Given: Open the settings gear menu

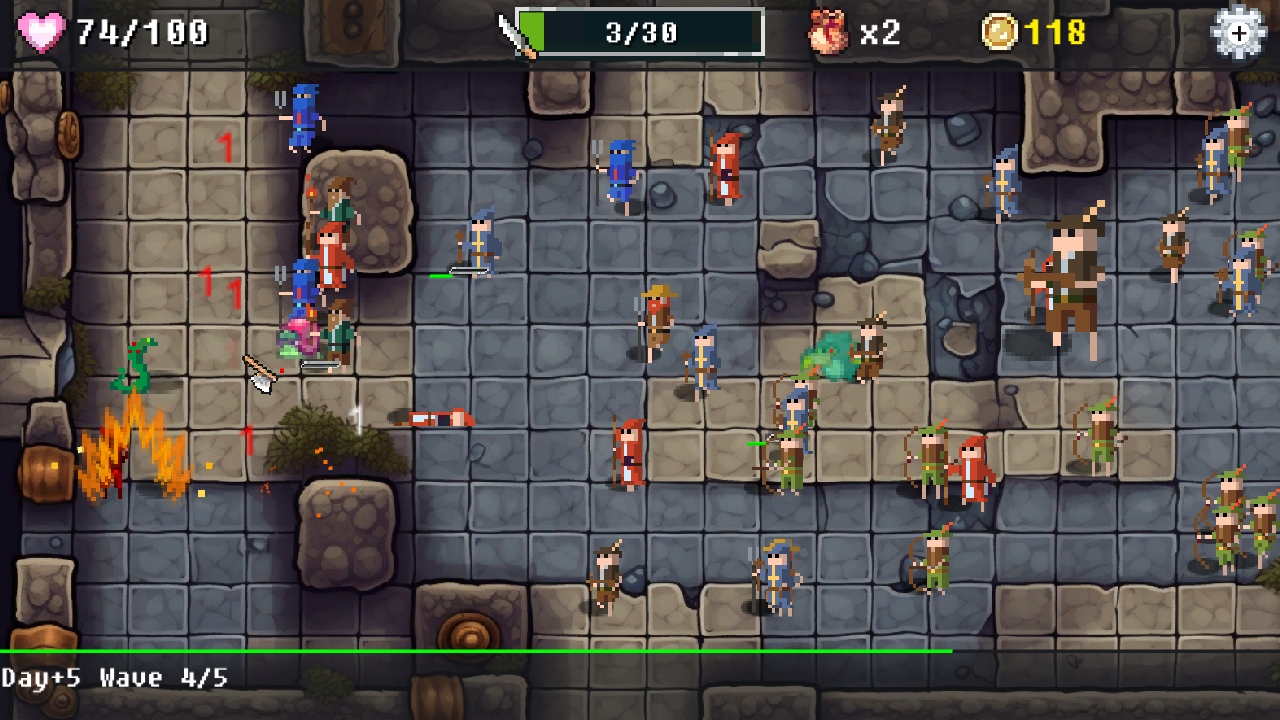Looking at the screenshot, I should pos(1238,31).
